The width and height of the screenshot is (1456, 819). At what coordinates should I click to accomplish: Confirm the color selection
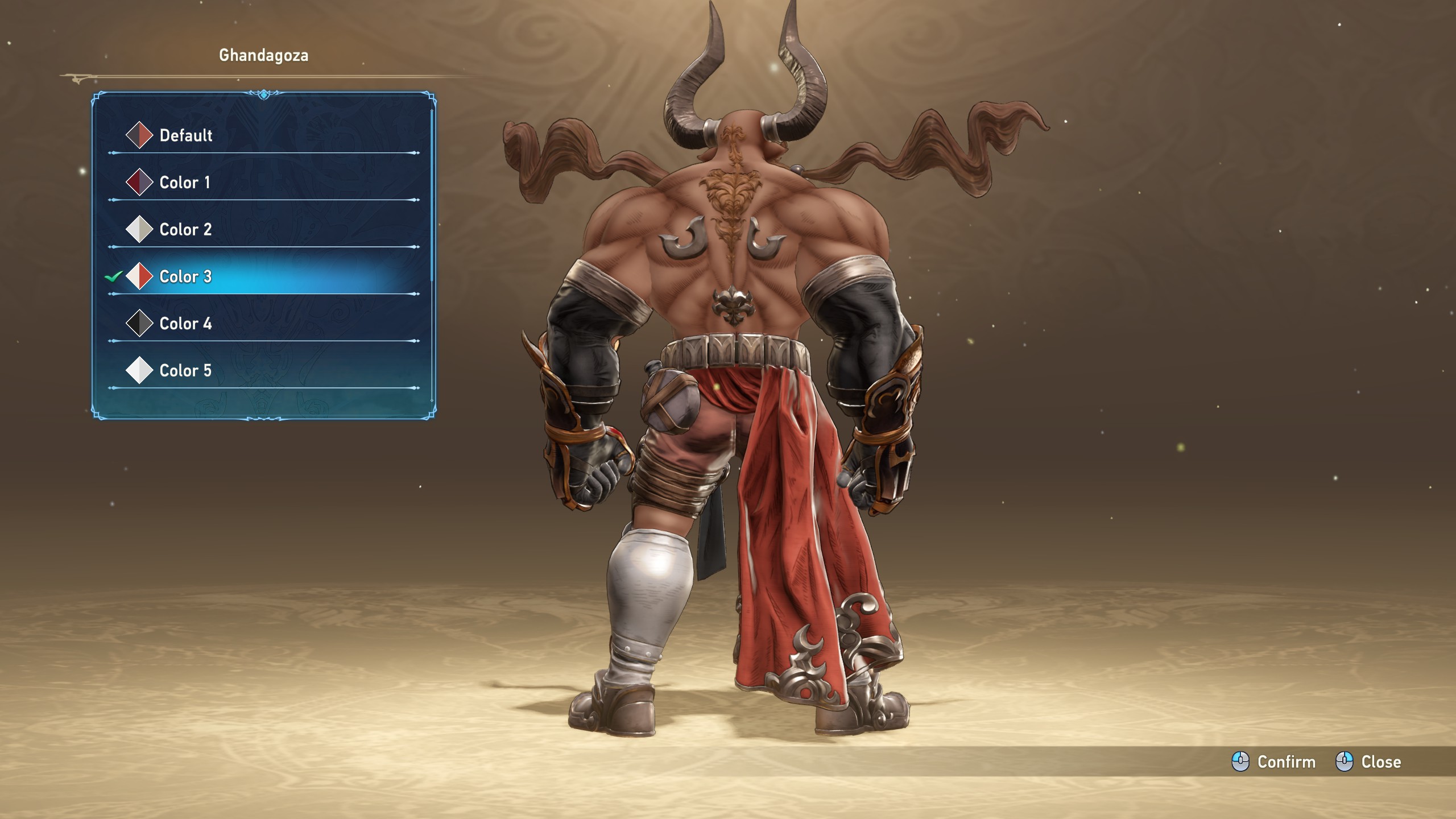pyautogui.click(x=1274, y=762)
